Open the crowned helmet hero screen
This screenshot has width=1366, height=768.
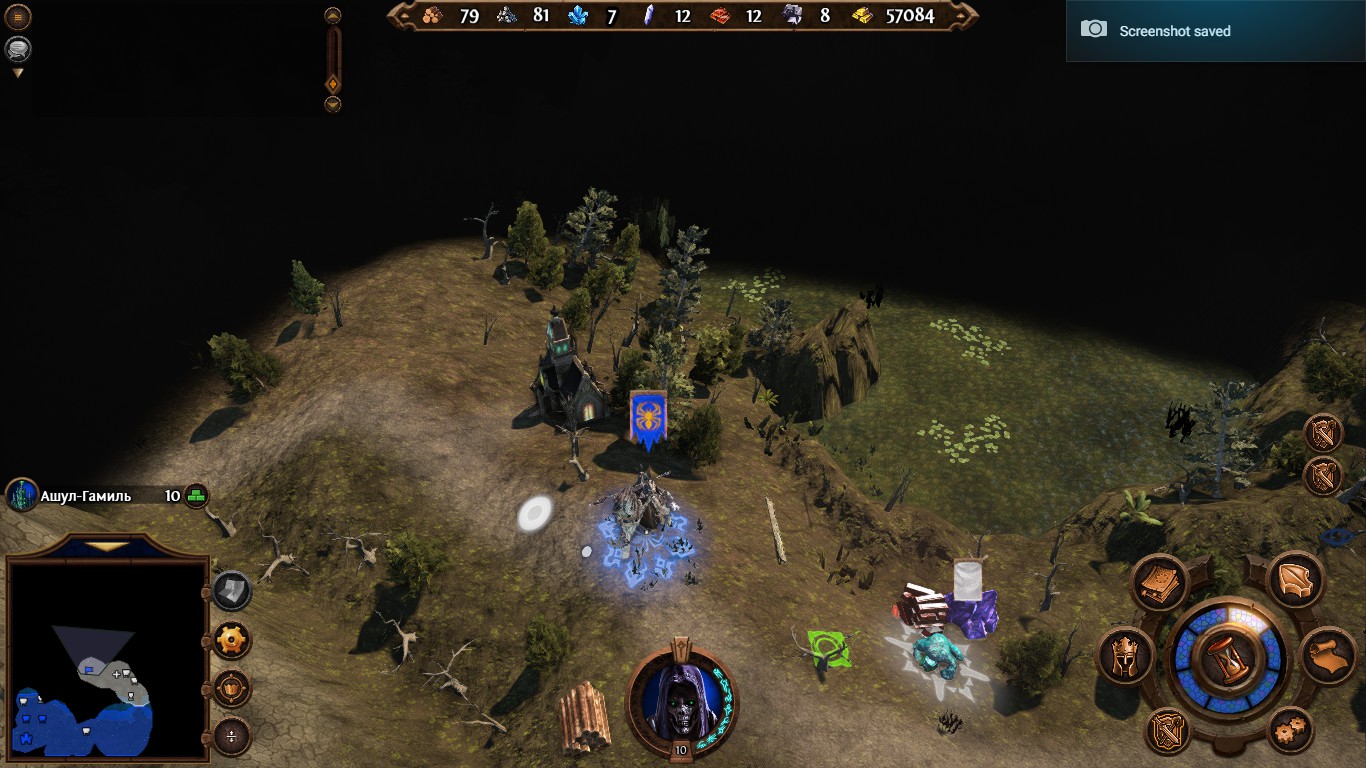pyautogui.click(x=1125, y=656)
